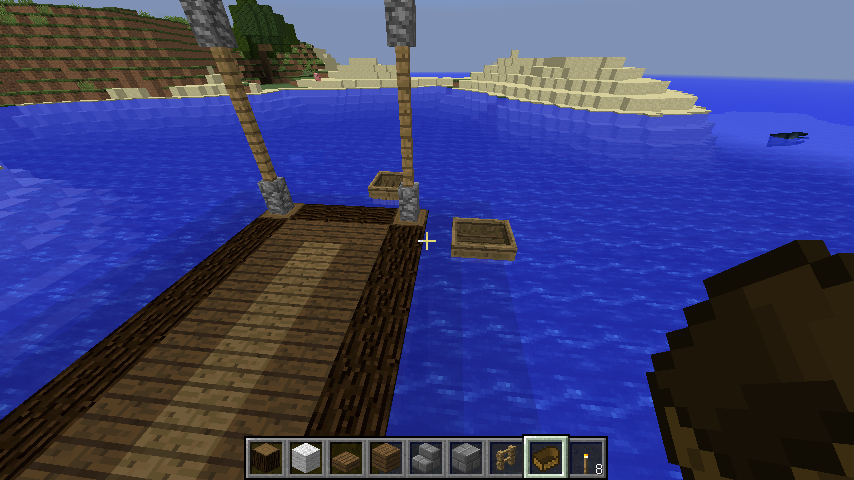Choose the wooden slab hotbar slot
Screen dimensions: 854x480
[x=346, y=458]
